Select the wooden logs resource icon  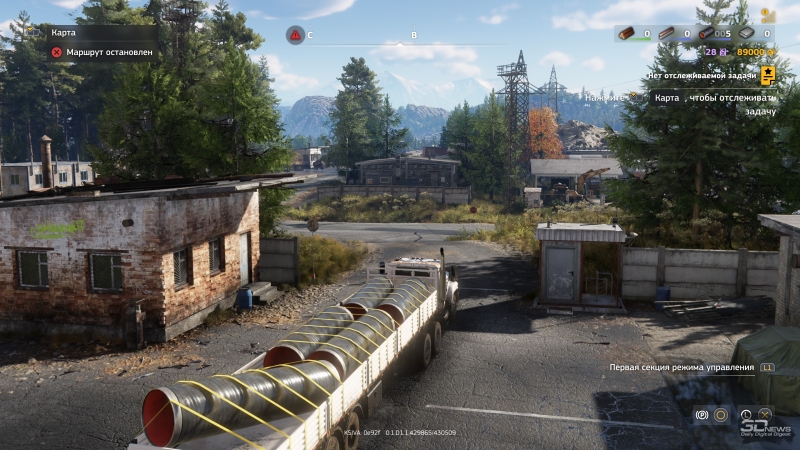point(626,33)
